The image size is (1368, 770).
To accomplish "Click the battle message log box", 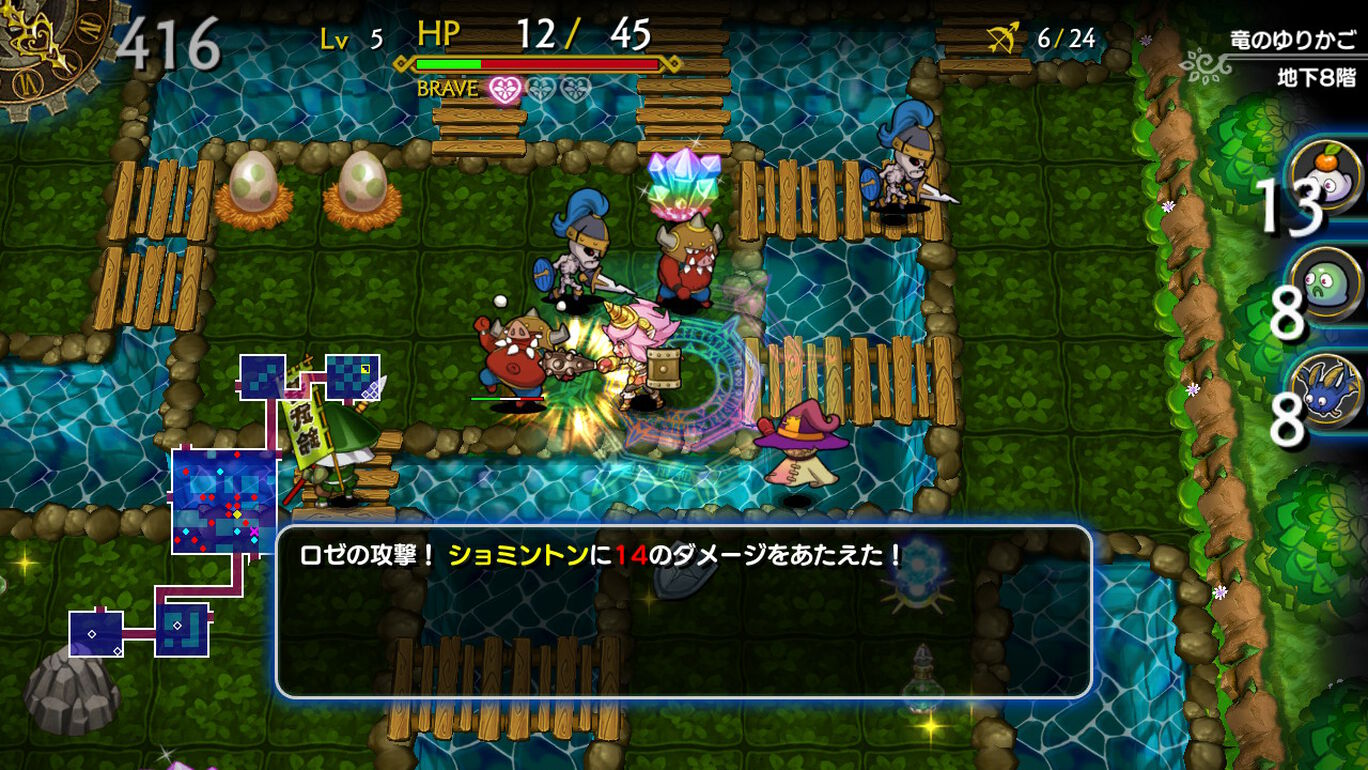I will (683, 611).
